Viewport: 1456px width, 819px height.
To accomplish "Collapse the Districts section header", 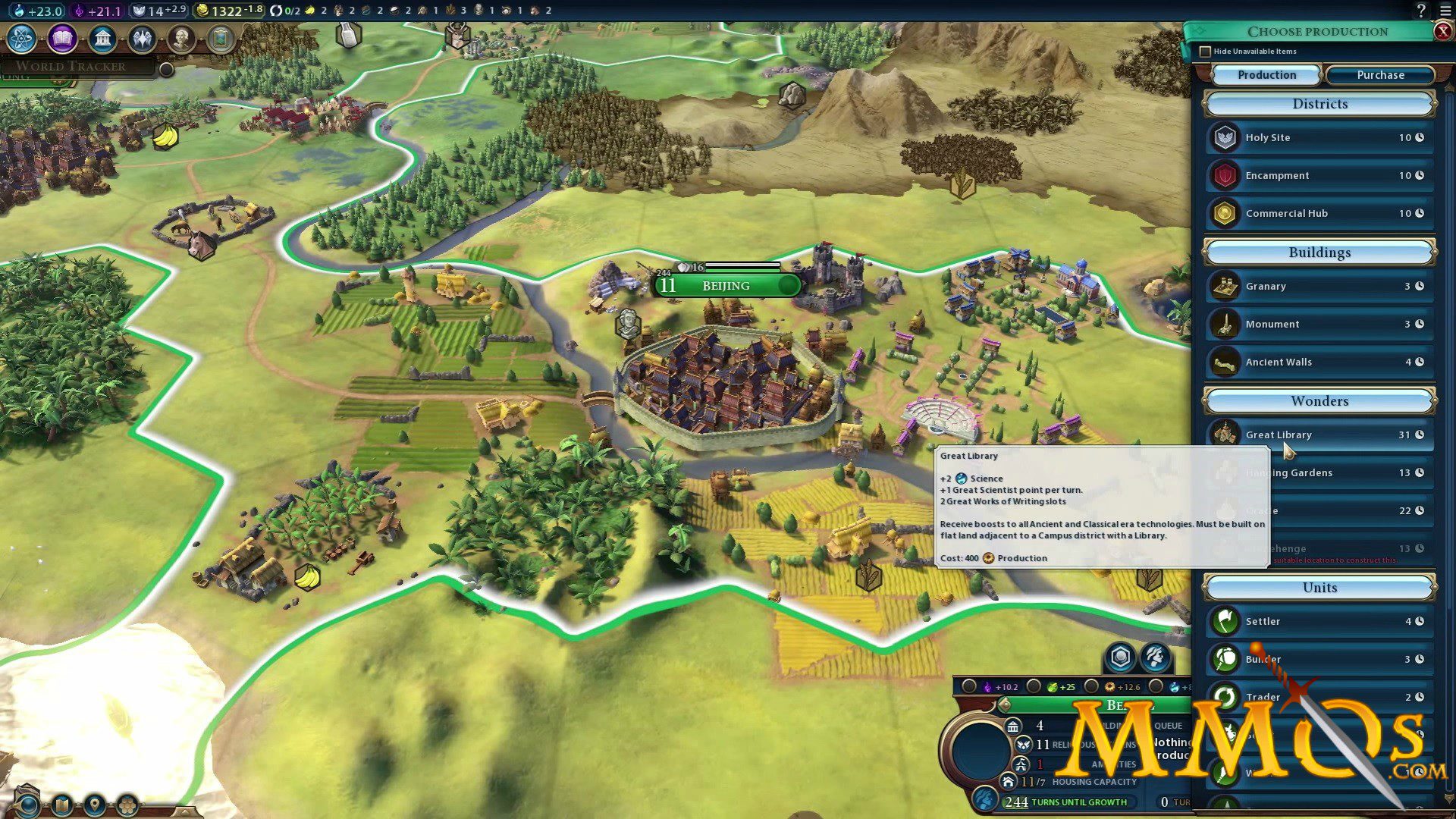I will coord(1319,104).
